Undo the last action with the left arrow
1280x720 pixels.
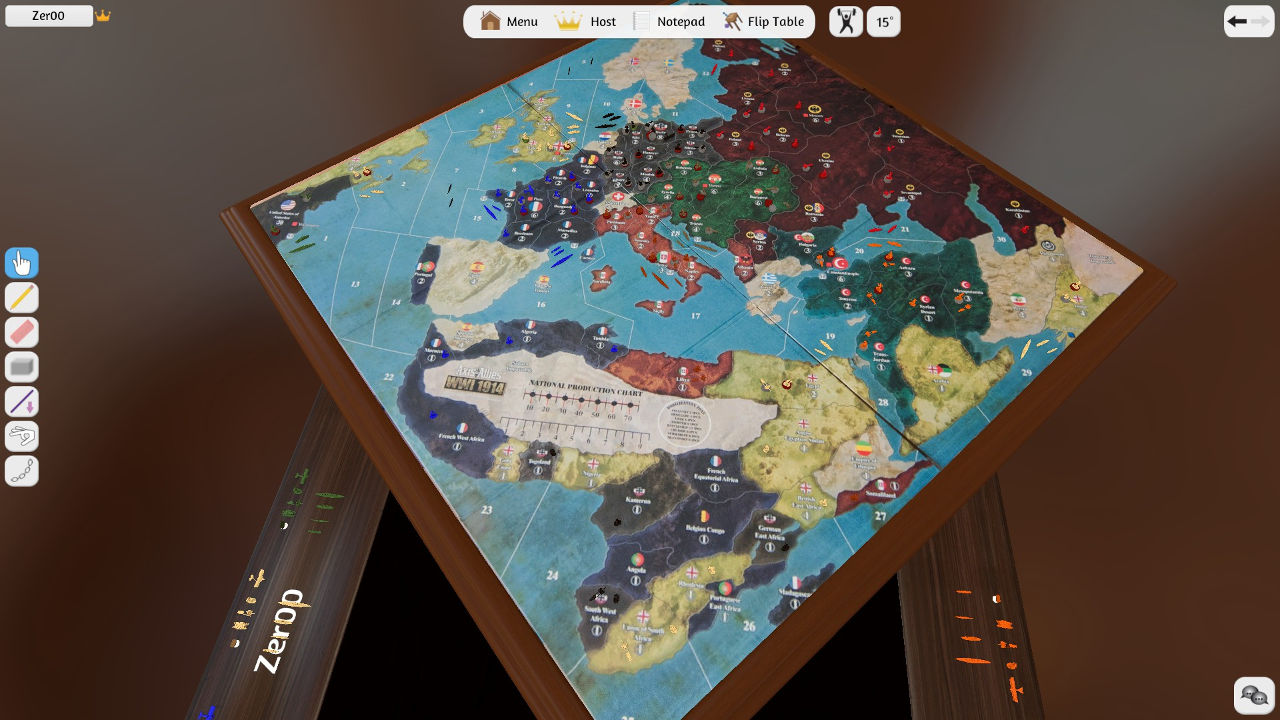(1237, 21)
